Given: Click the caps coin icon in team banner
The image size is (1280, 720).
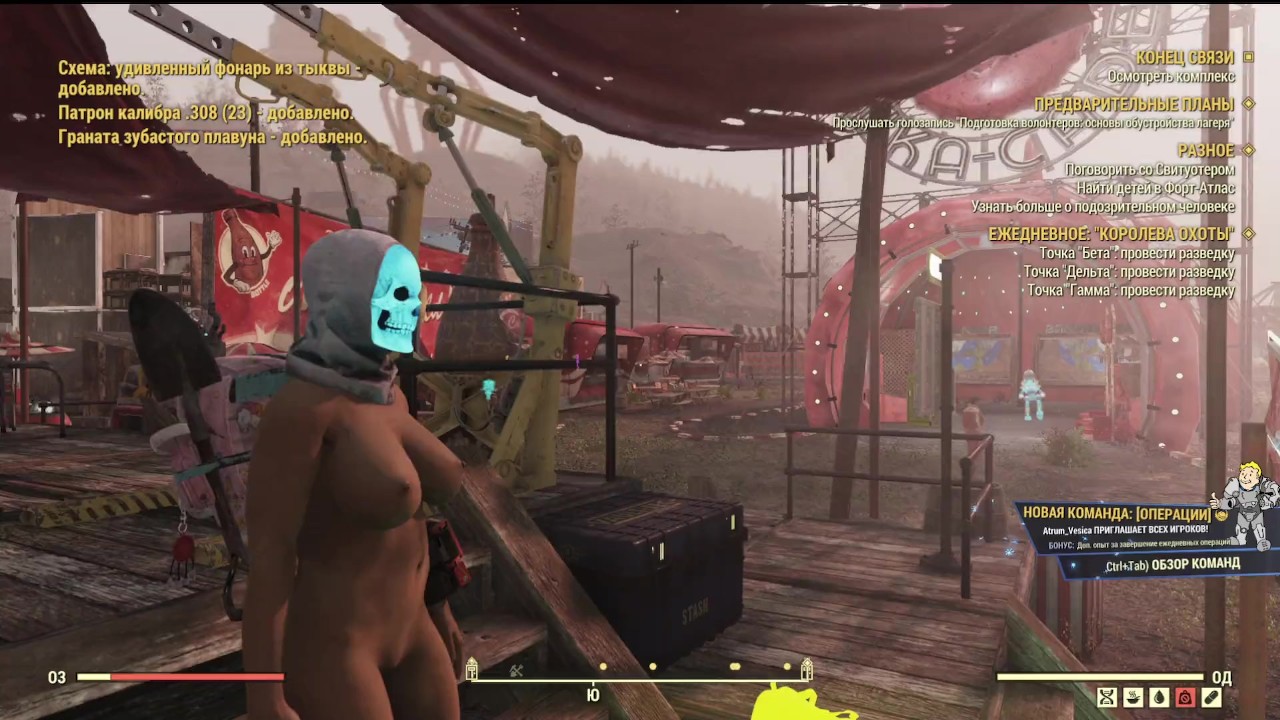Looking at the screenshot, I should pos(1224,515).
